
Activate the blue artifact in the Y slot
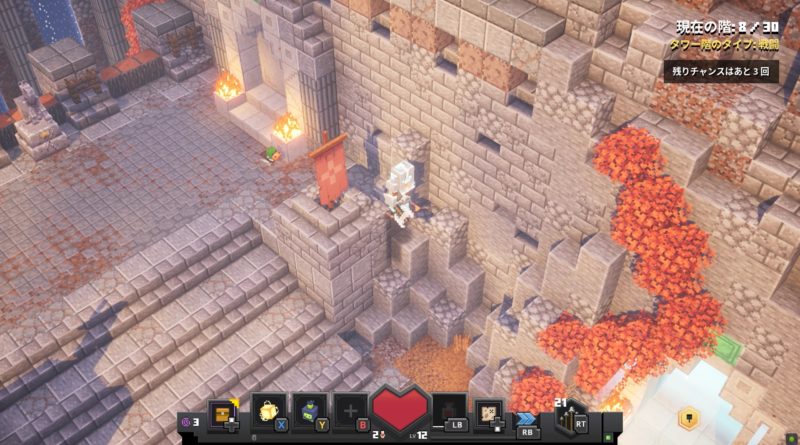(310, 411)
